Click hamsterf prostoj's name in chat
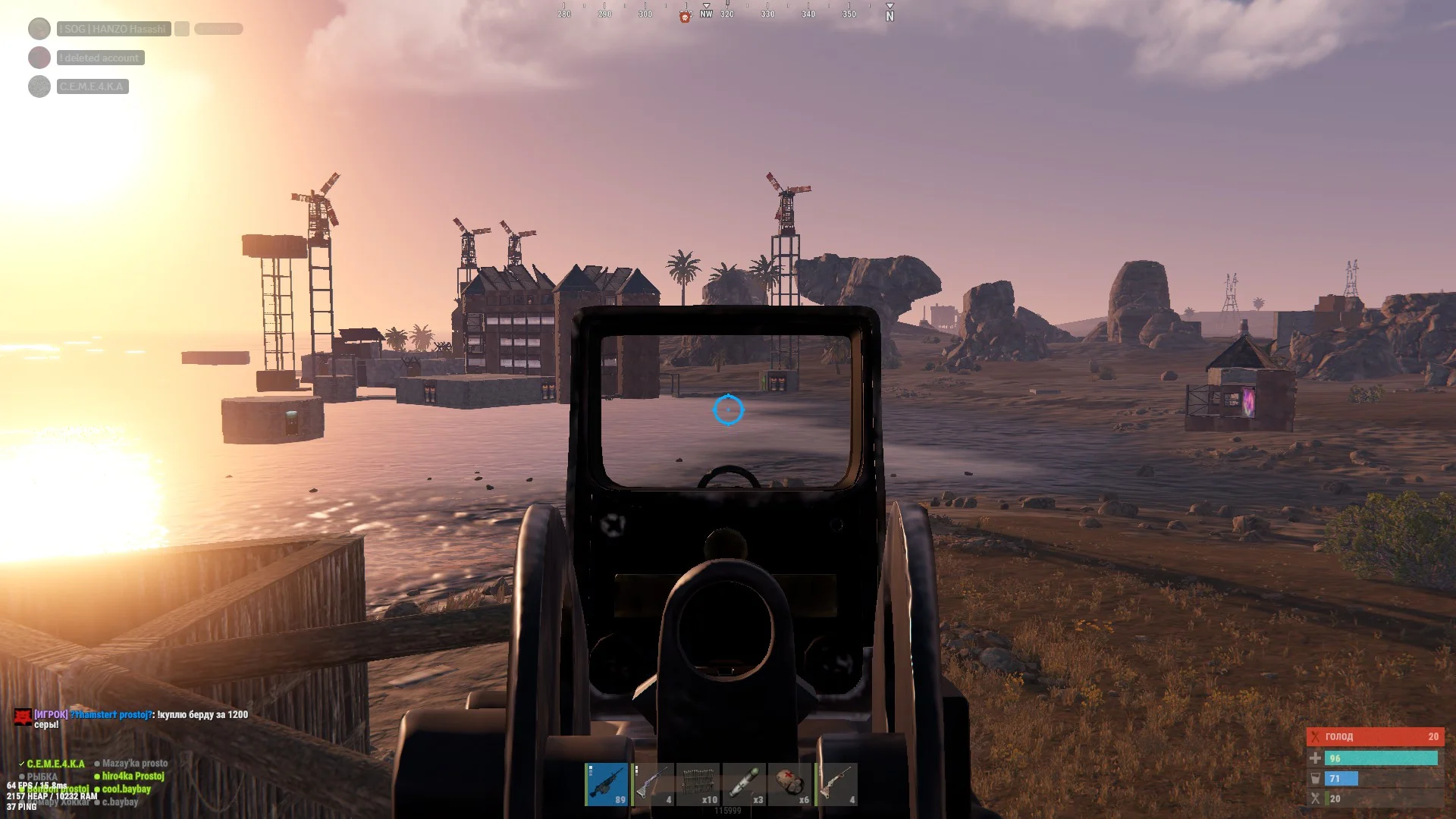The width and height of the screenshot is (1456, 819). 112,714
